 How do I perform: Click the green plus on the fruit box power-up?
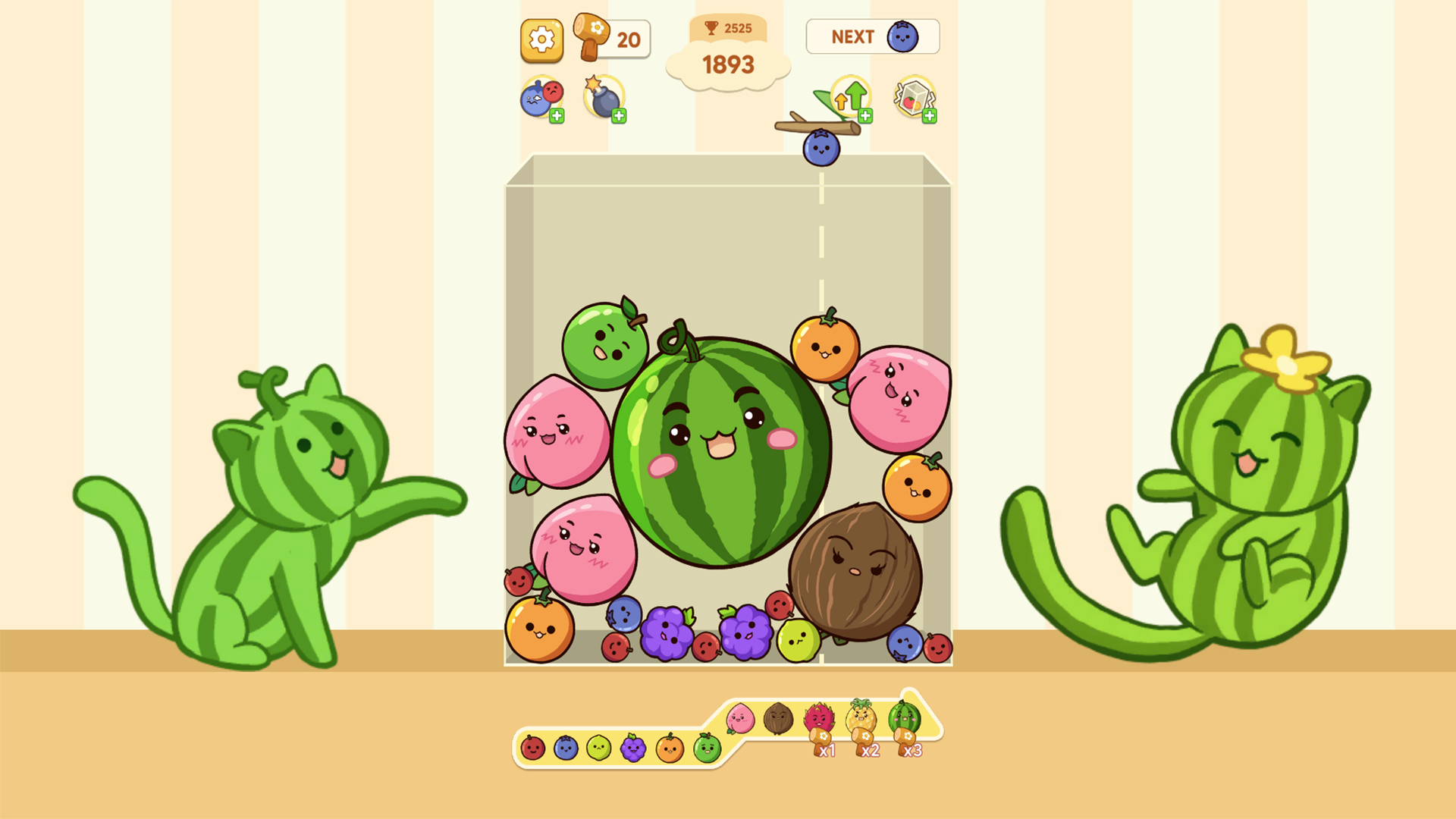929,115
